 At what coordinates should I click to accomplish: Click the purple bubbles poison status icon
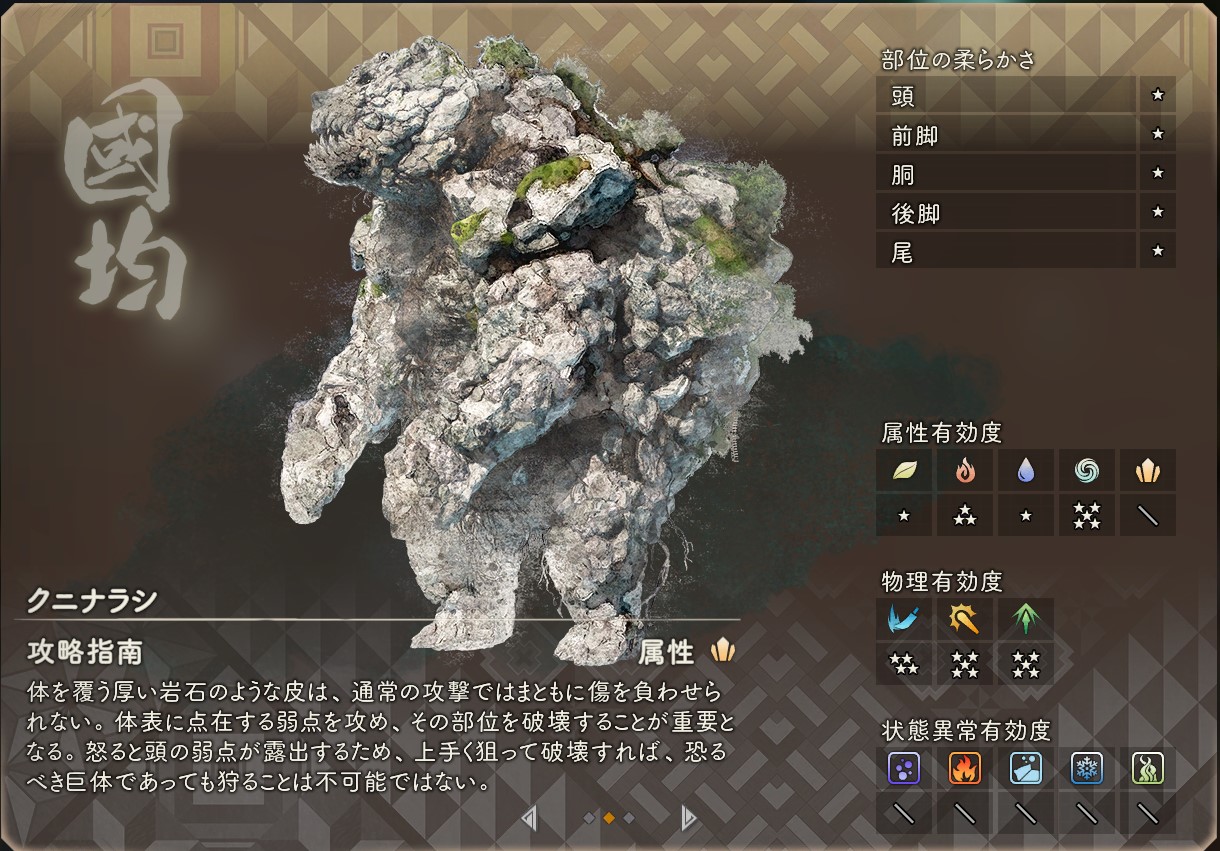pyautogui.click(x=904, y=768)
